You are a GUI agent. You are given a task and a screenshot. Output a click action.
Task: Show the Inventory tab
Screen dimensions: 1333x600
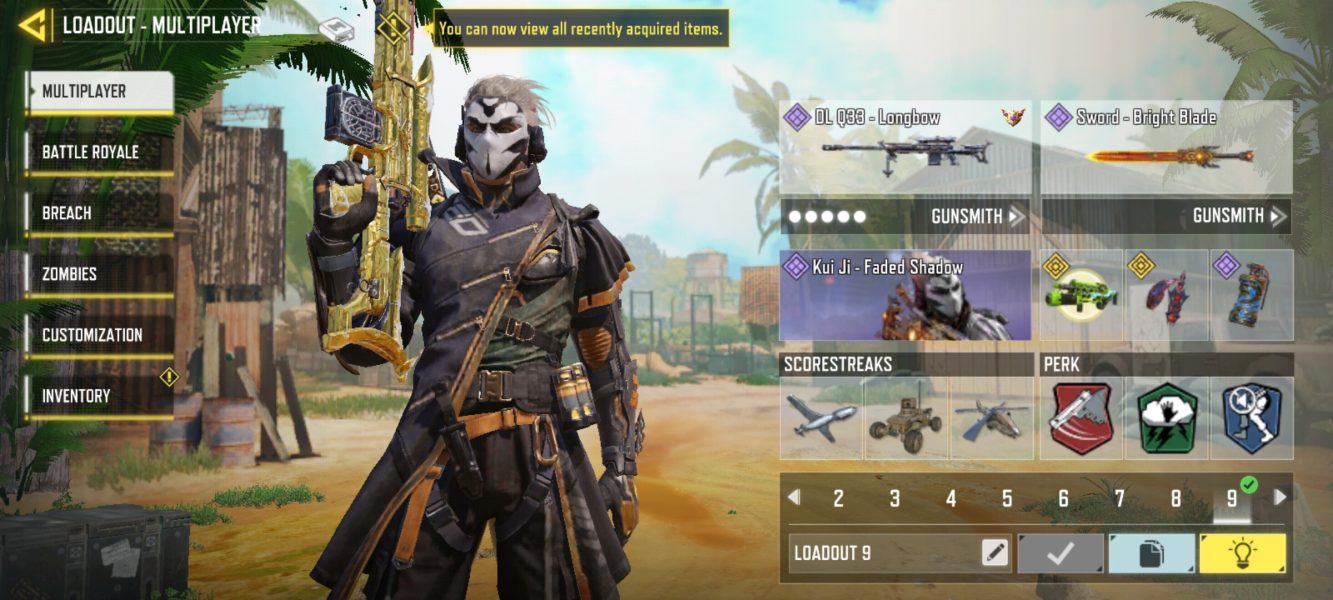[x=98, y=397]
